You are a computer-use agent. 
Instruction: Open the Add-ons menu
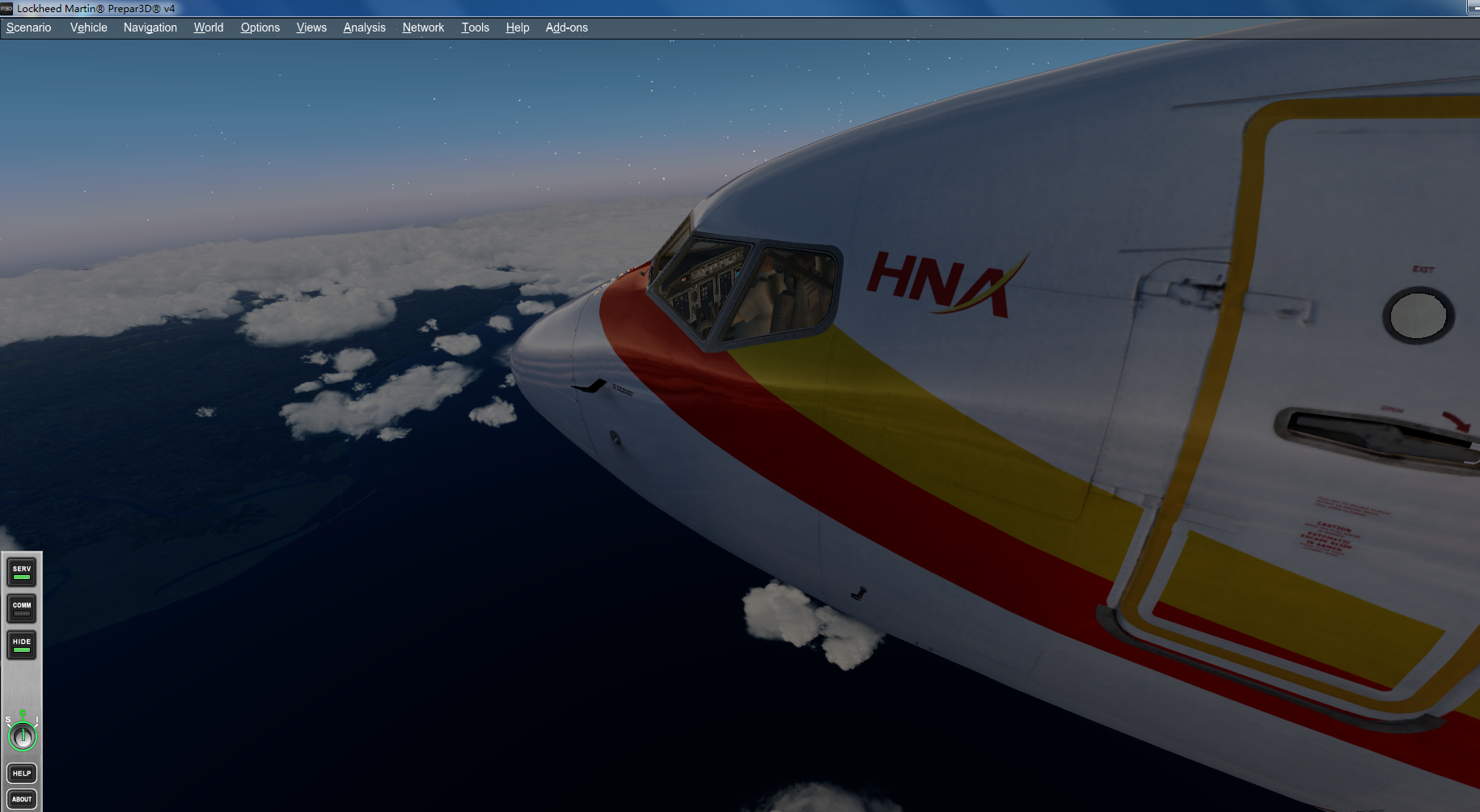coord(566,27)
